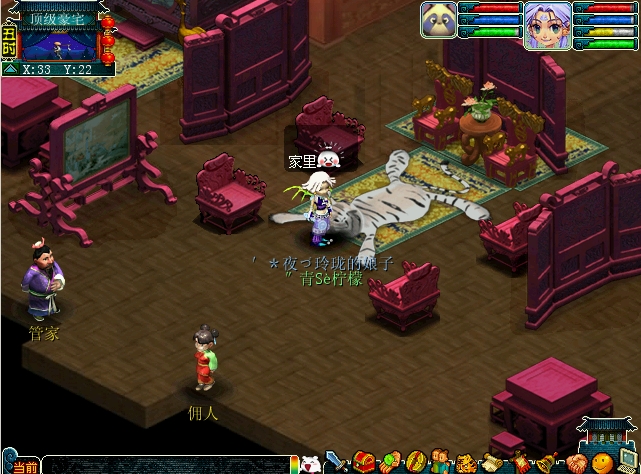Open the tiger face pet icon

point(466,464)
